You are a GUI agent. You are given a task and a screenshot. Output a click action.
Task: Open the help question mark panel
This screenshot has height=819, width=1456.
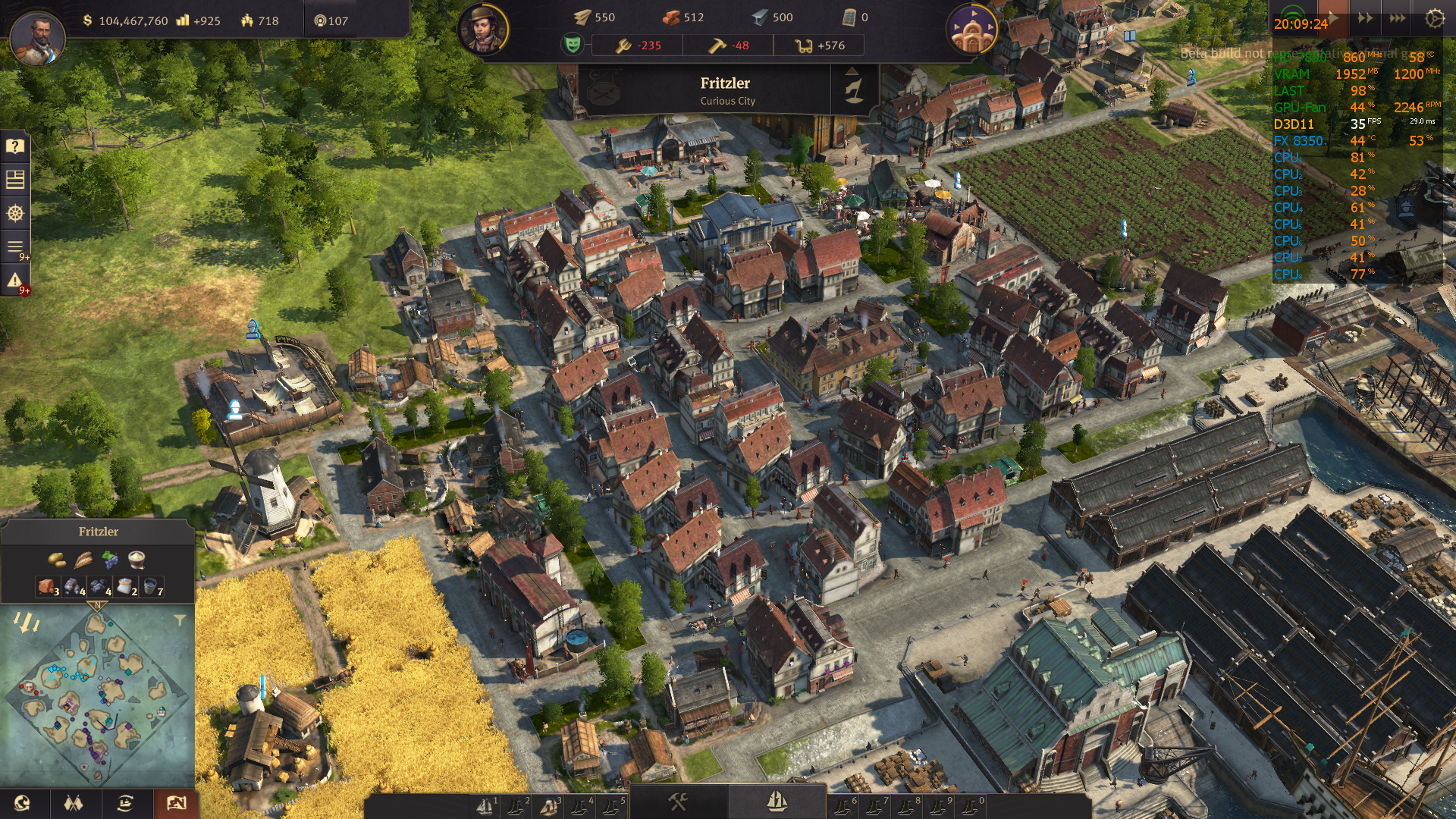coord(15,146)
